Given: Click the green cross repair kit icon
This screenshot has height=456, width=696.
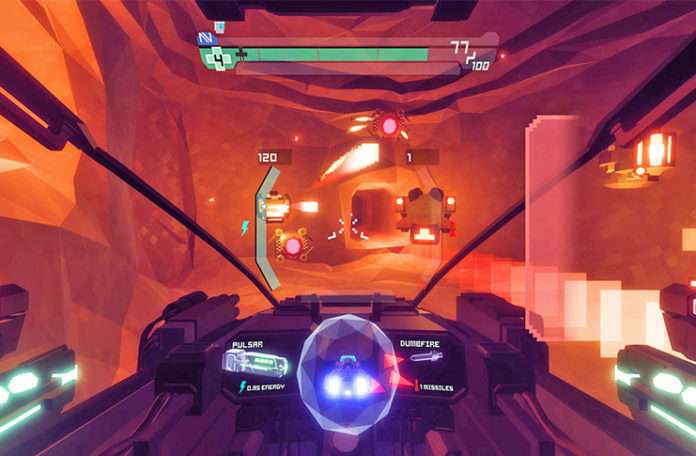Looking at the screenshot, I should pos(217,56).
